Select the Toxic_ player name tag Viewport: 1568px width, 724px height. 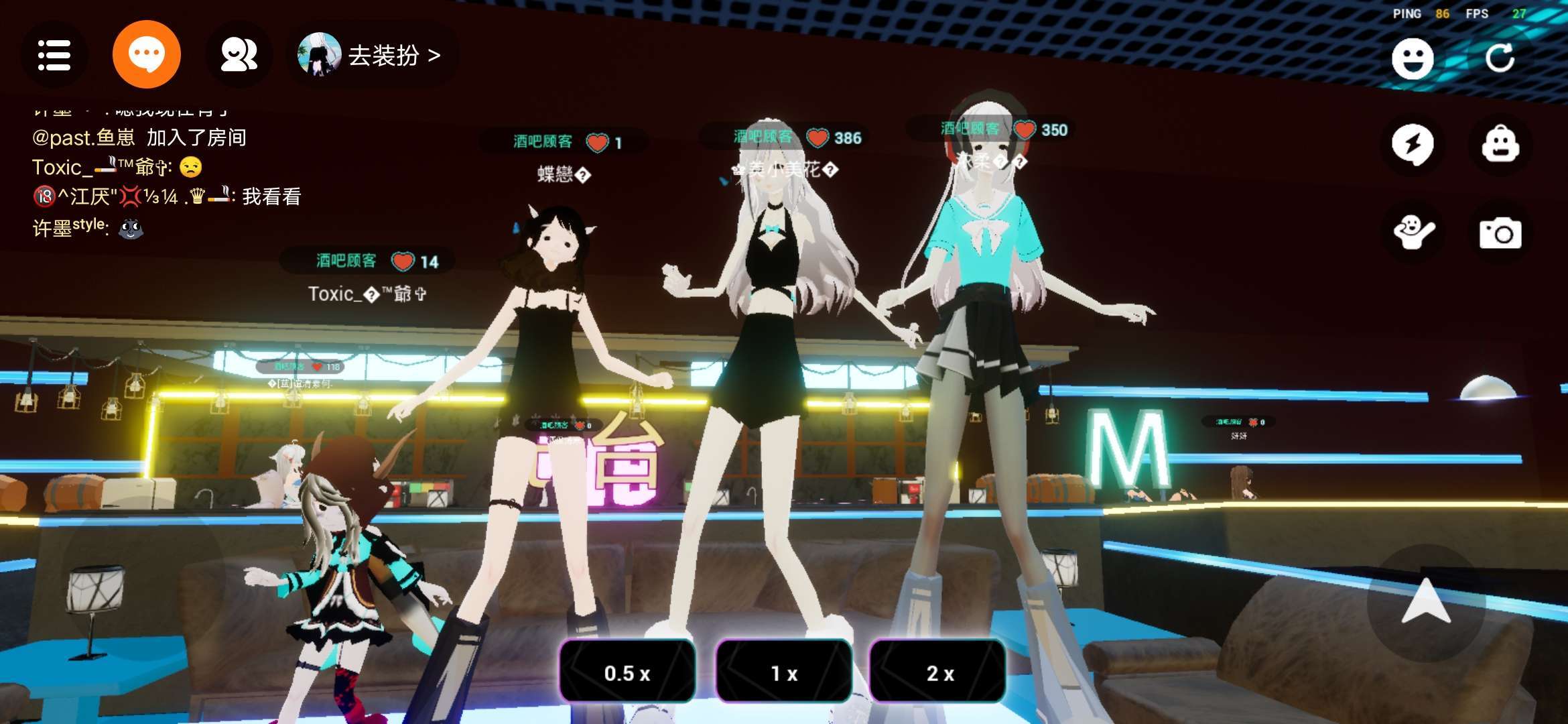367,294
